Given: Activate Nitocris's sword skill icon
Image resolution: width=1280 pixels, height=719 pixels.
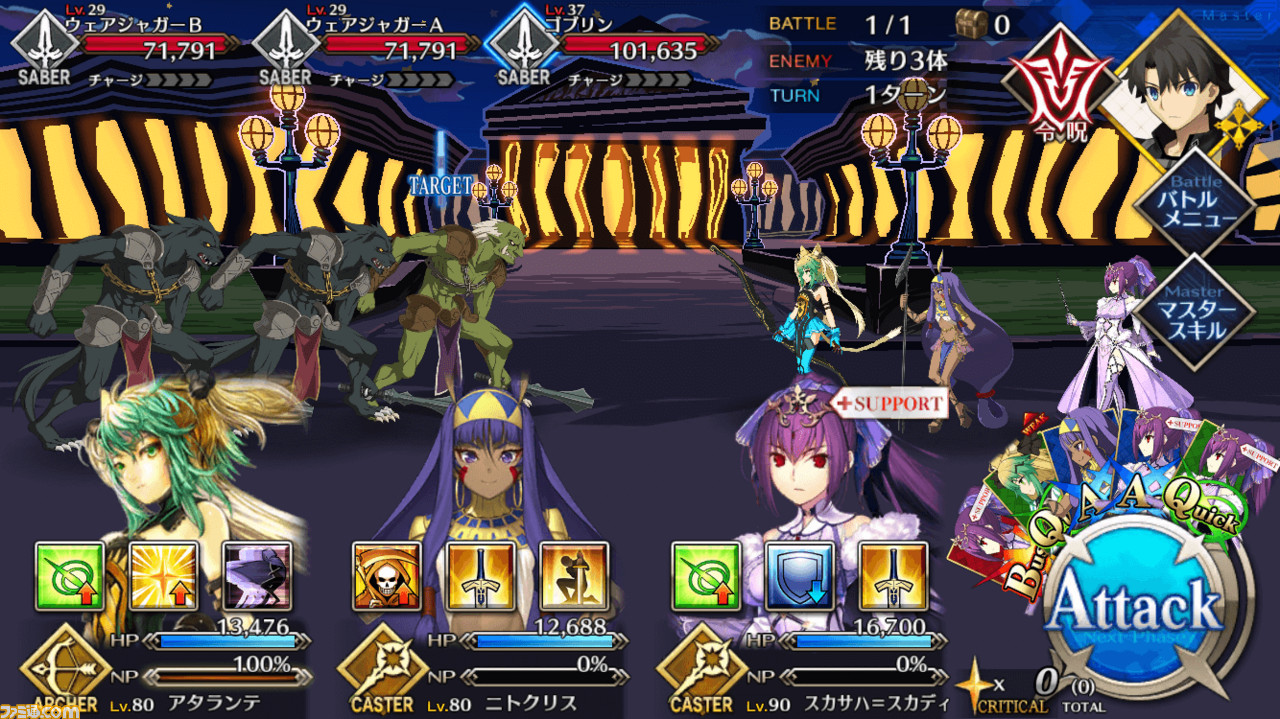Looking at the screenshot, I should (x=481, y=576).
